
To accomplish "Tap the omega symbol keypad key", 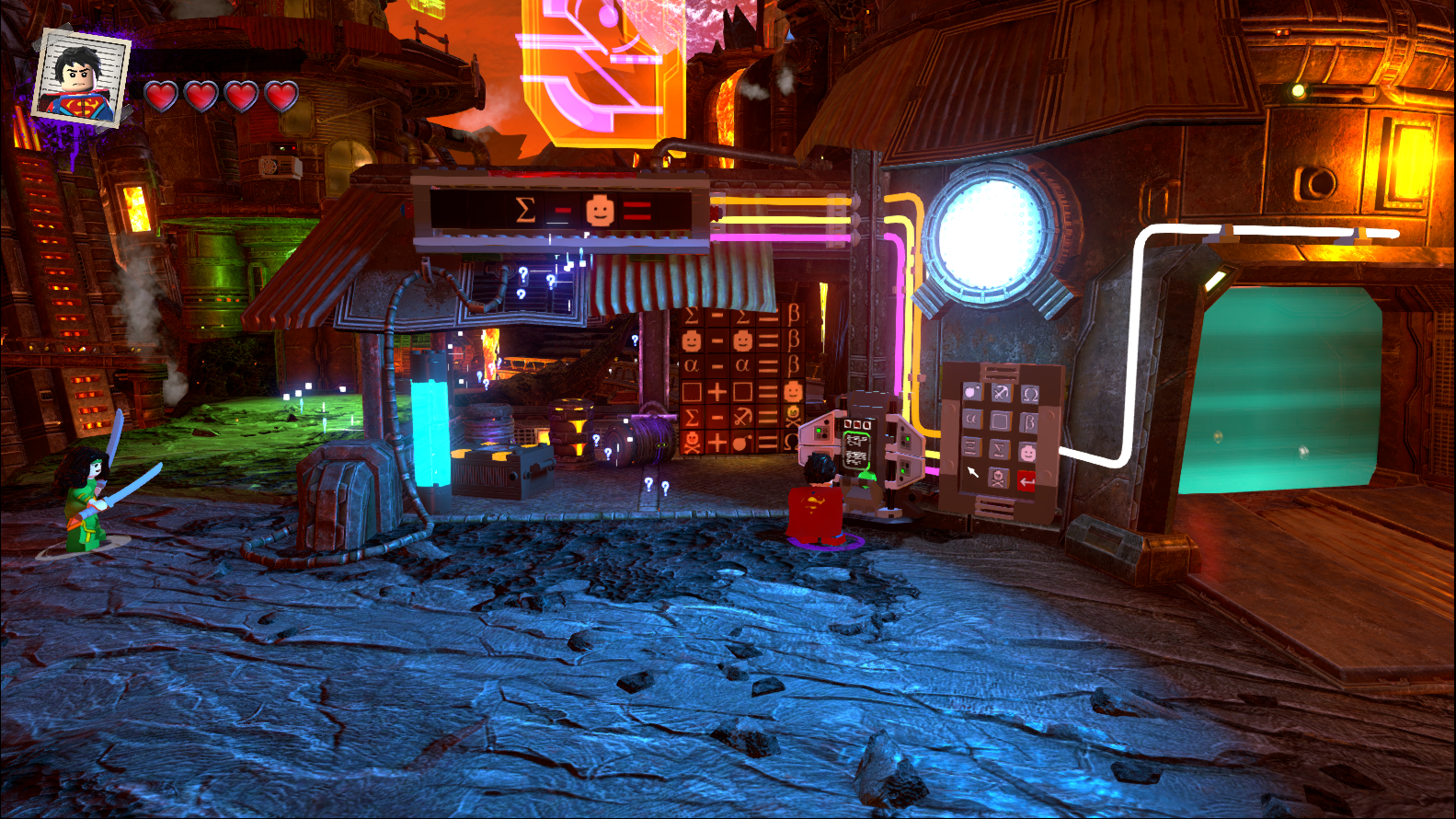I will tap(1030, 395).
